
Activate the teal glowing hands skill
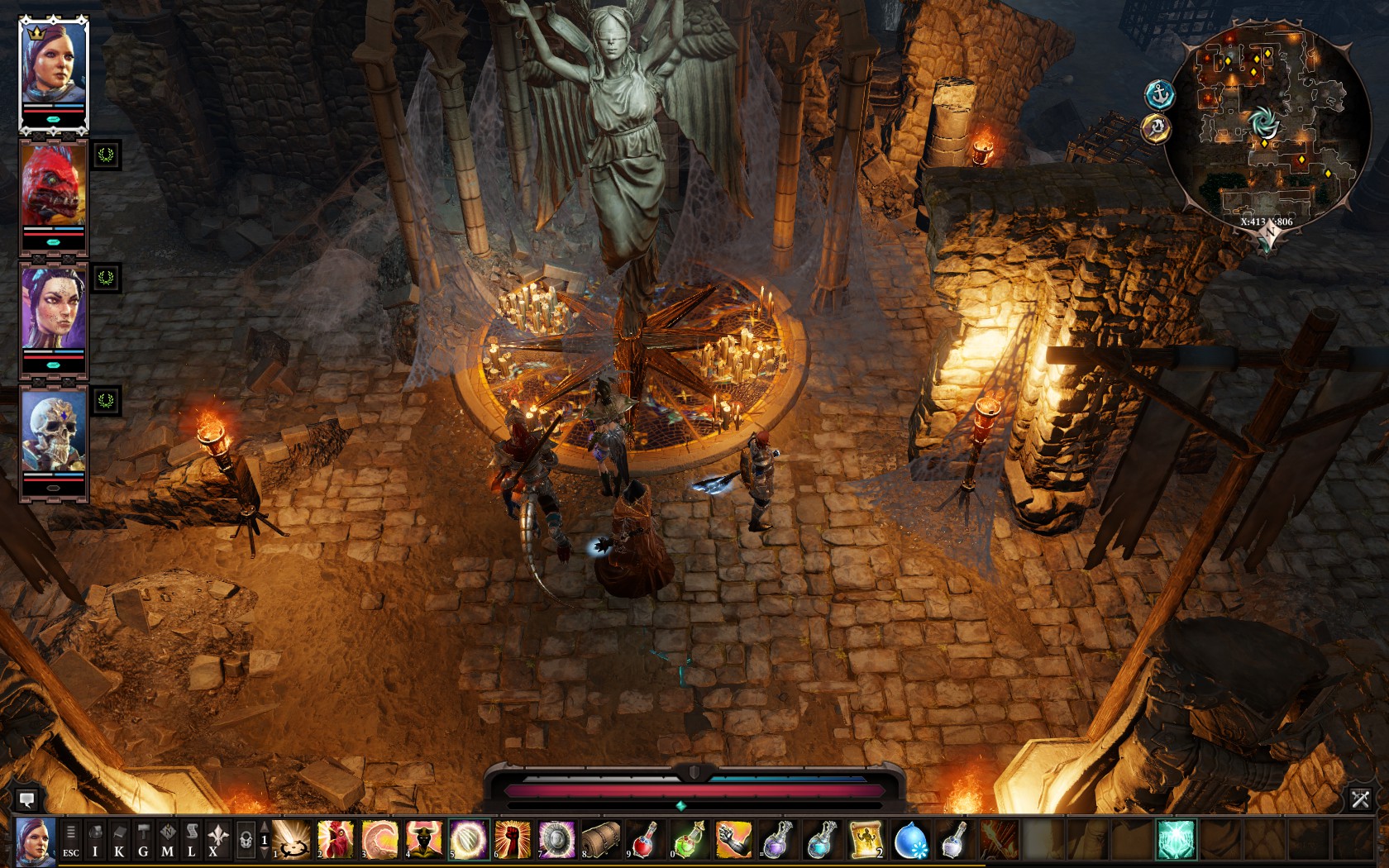point(1176,840)
